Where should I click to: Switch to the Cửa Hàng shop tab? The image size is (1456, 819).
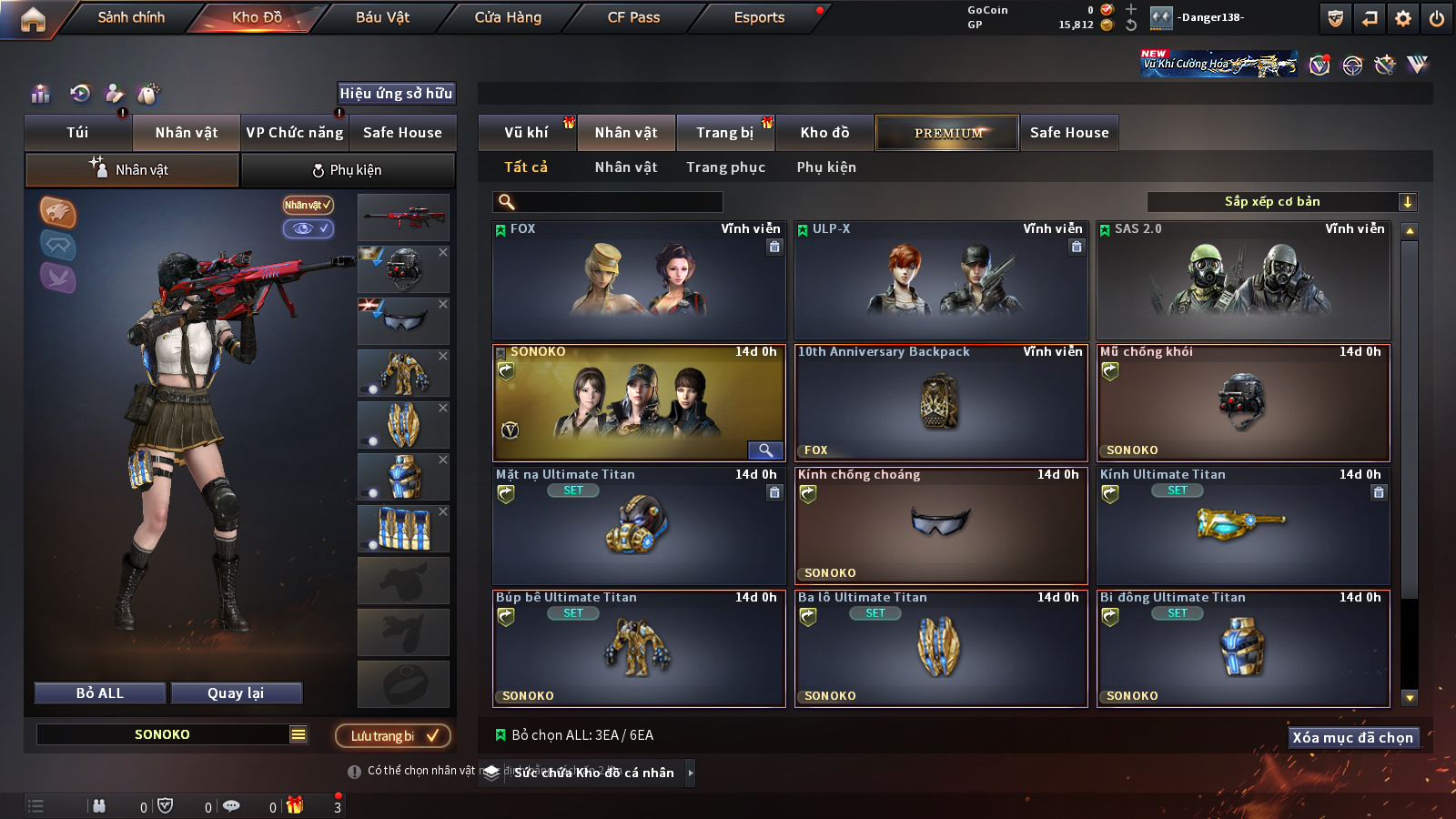[x=508, y=17]
